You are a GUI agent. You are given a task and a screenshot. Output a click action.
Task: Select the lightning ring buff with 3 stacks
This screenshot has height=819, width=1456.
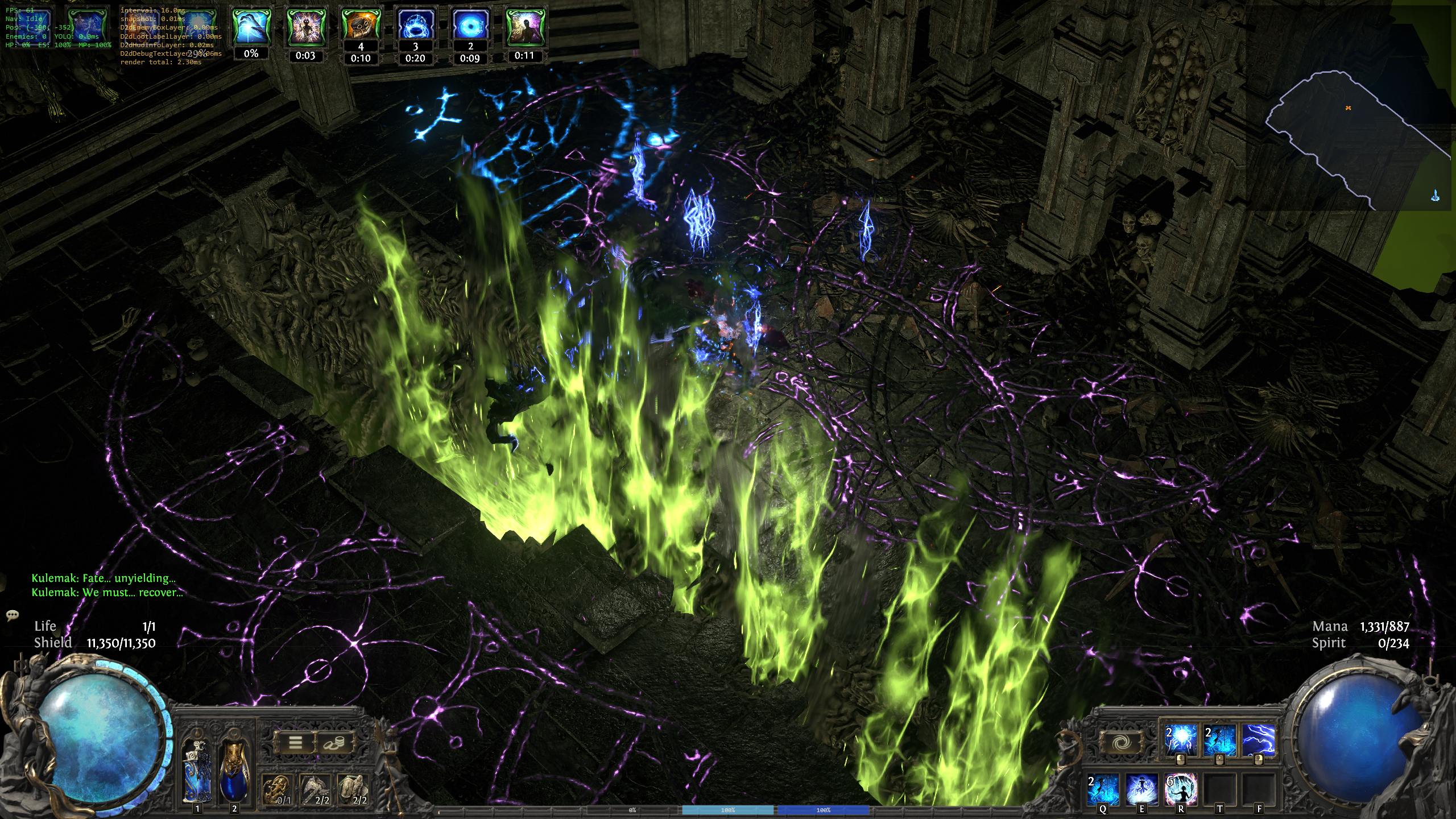point(415,26)
